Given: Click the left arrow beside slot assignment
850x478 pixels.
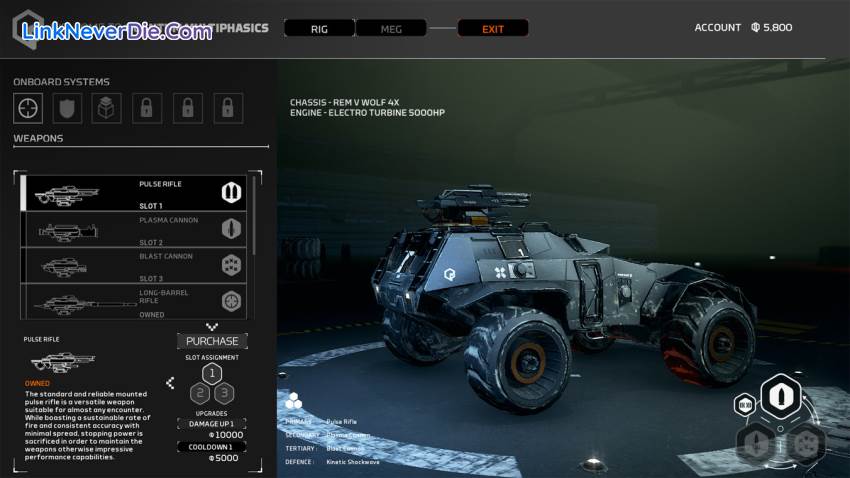Looking at the screenshot, I should click(170, 382).
